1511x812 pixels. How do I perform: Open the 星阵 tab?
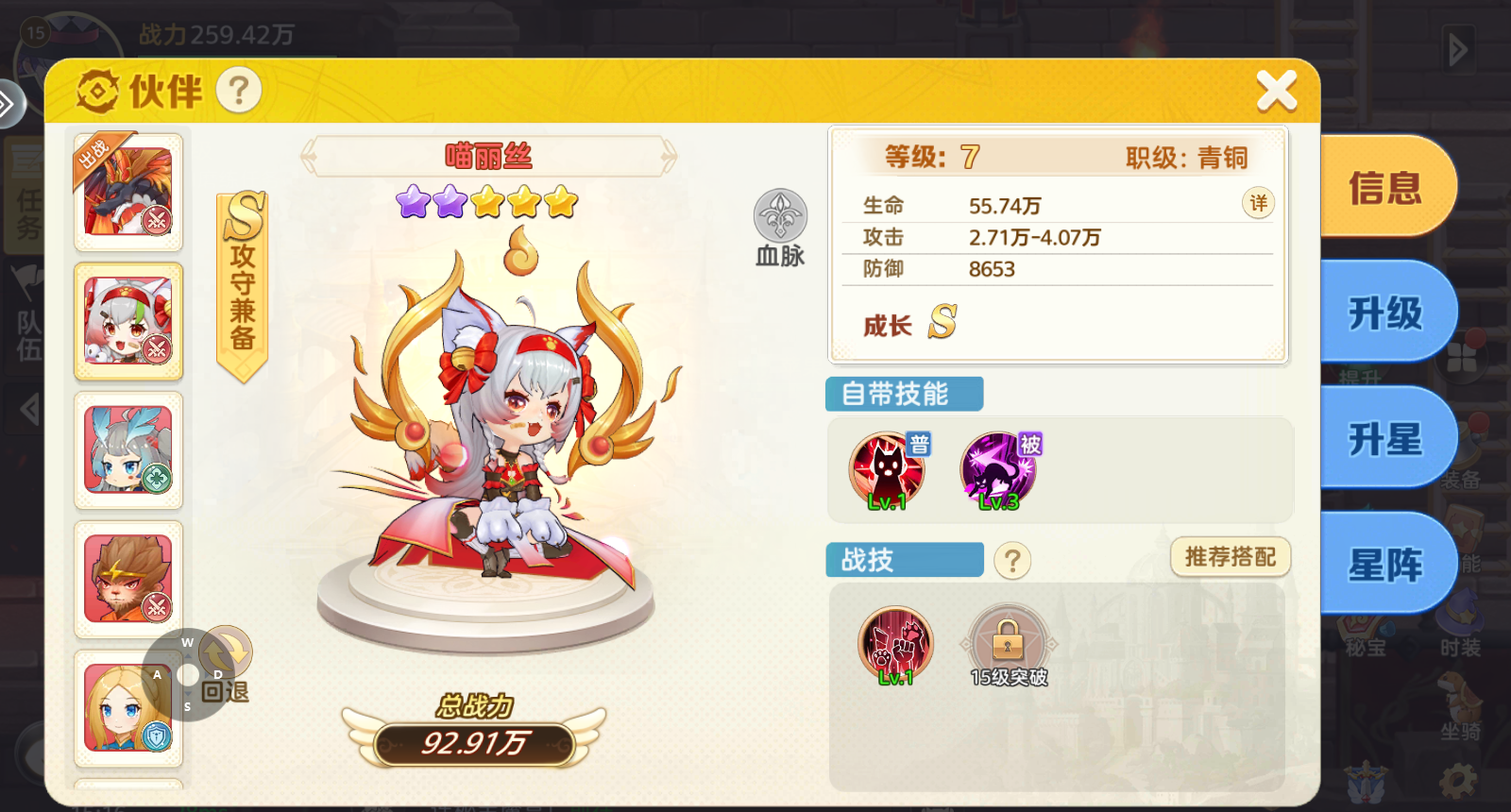pos(1384,564)
